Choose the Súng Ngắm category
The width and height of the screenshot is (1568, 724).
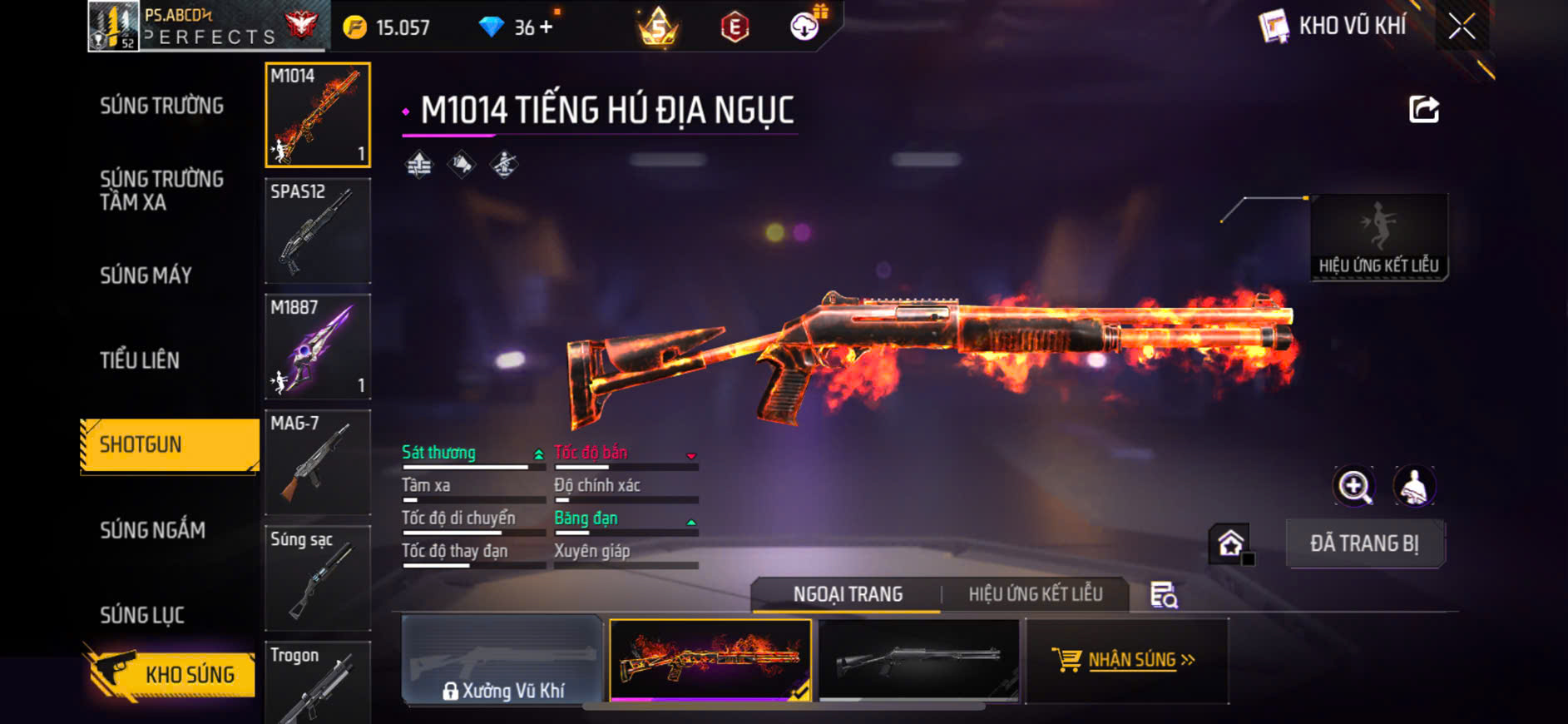click(153, 530)
